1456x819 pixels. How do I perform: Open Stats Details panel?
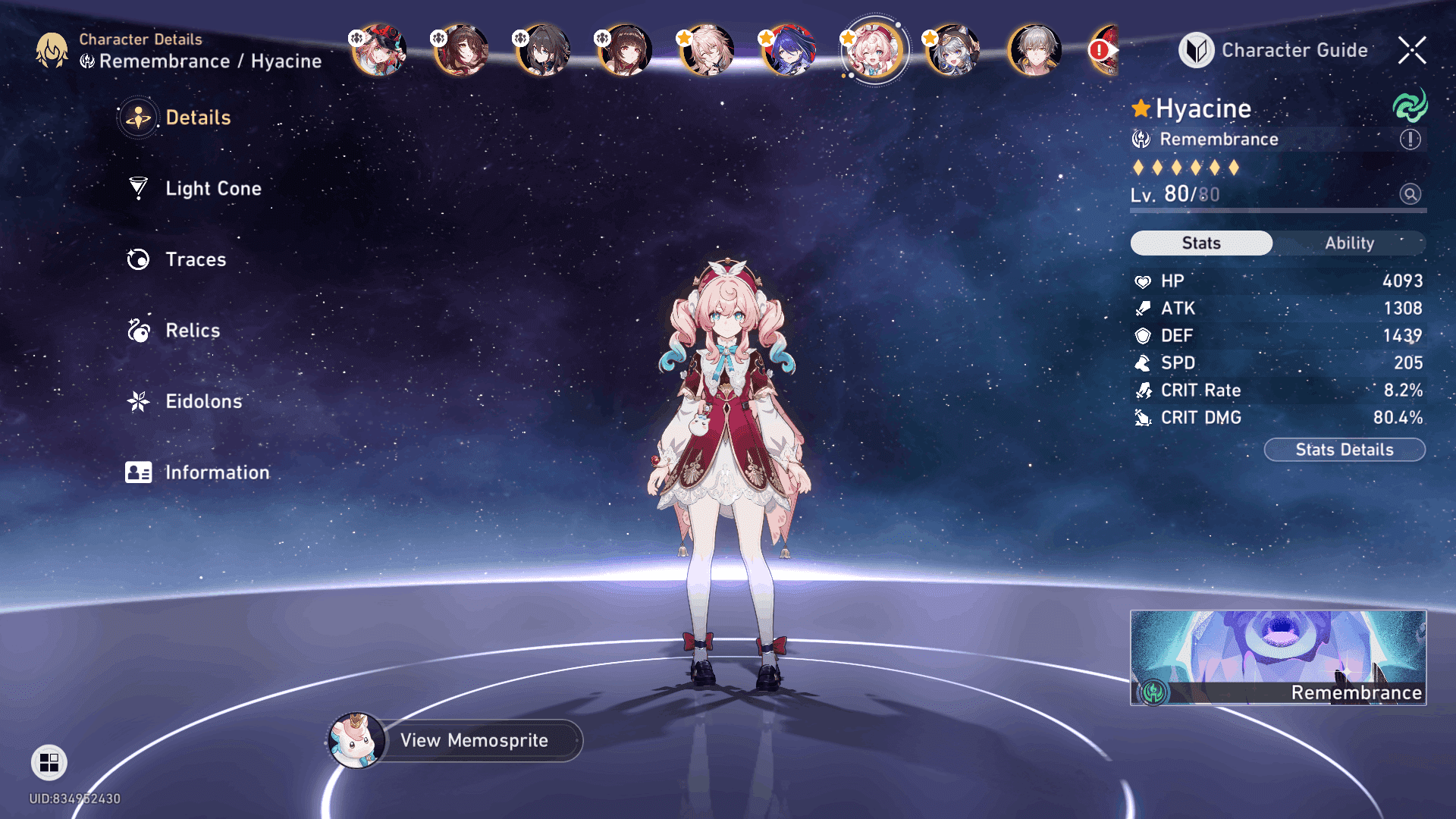coord(1344,450)
